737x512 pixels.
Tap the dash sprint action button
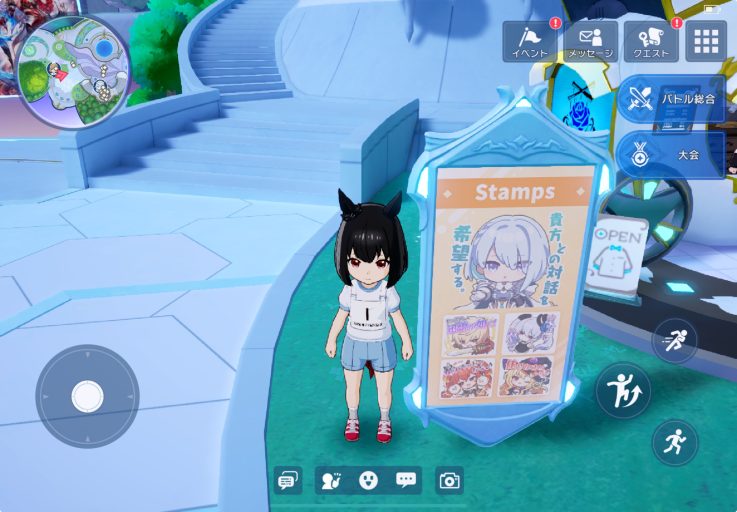coord(675,340)
